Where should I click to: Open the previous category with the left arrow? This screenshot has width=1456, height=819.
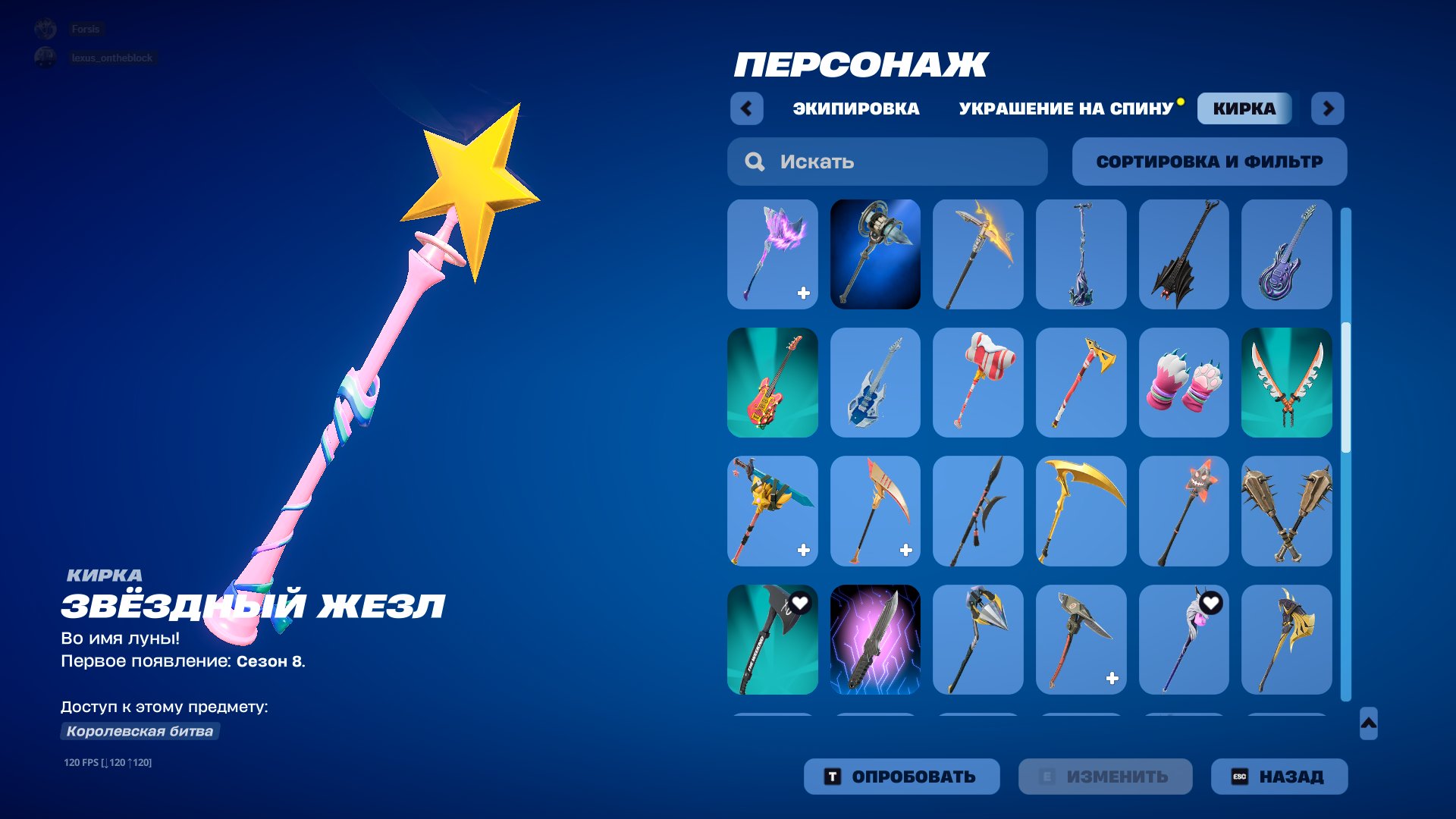point(747,109)
